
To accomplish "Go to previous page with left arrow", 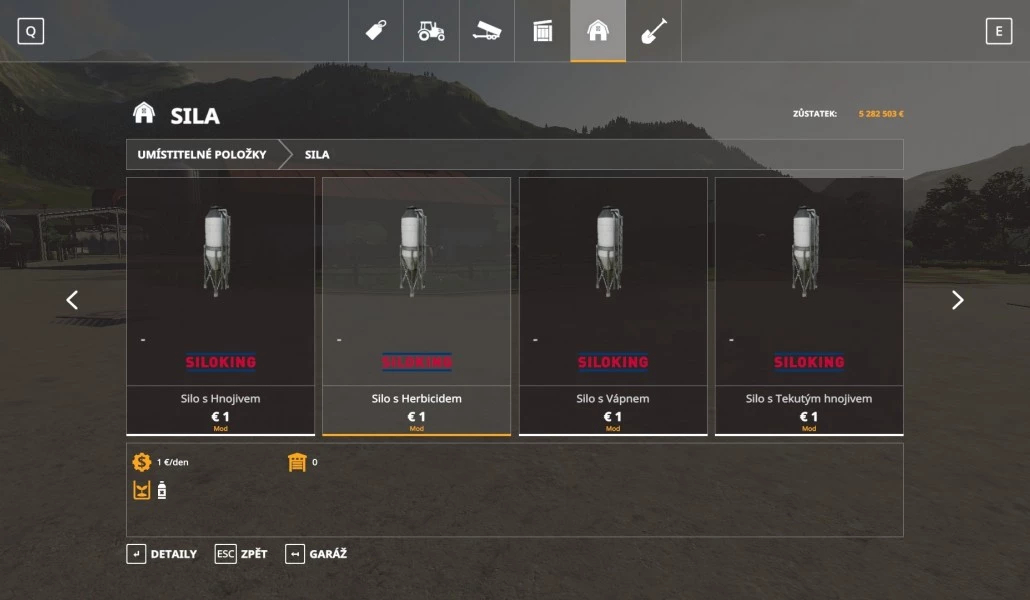I will (x=72, y=300).
